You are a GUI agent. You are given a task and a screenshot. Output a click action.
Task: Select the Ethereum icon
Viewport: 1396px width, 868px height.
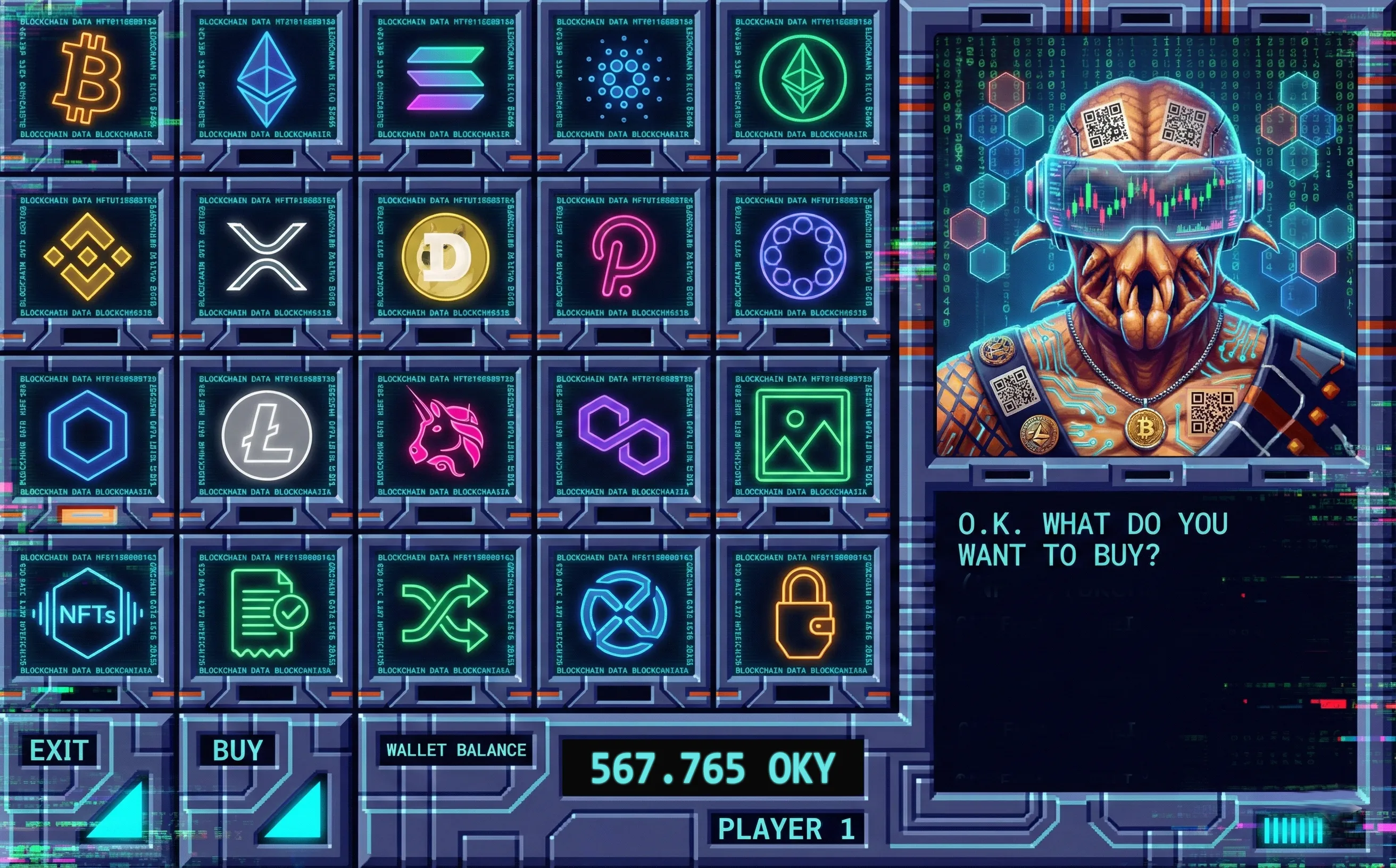coord(267,80)
